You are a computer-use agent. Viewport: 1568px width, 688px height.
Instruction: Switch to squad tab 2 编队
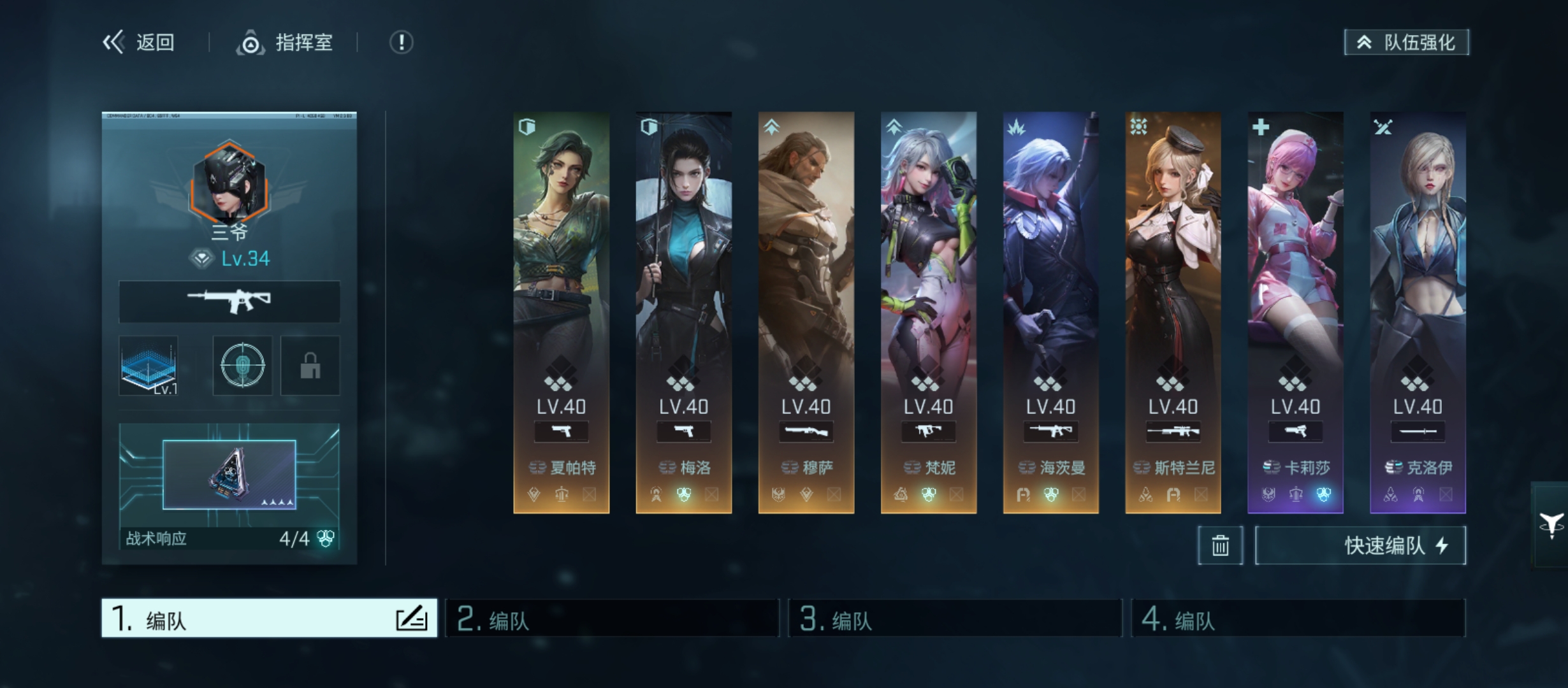tap(612, 618)
